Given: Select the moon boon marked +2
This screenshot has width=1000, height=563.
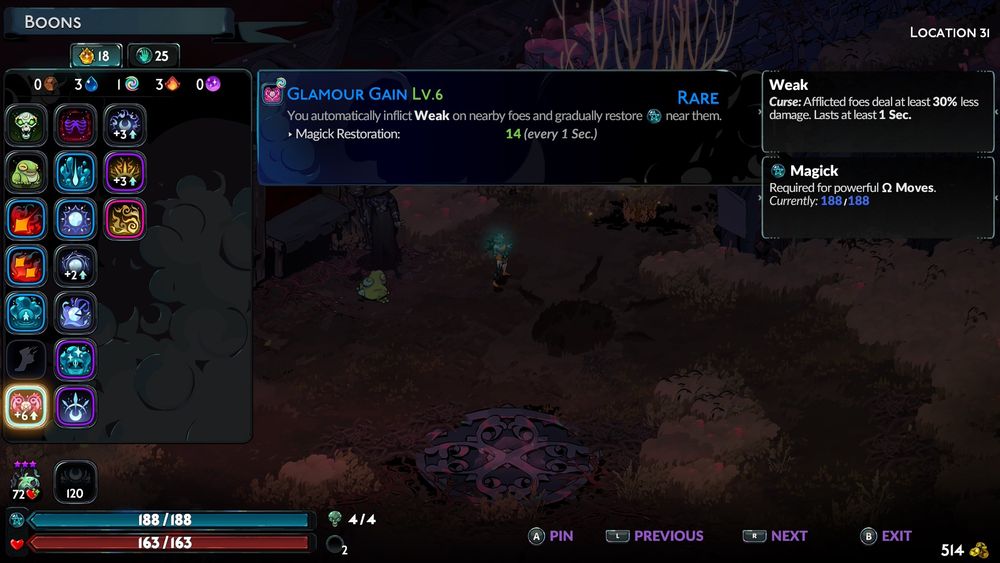Looking at the screenshot, I should point(76,266).
